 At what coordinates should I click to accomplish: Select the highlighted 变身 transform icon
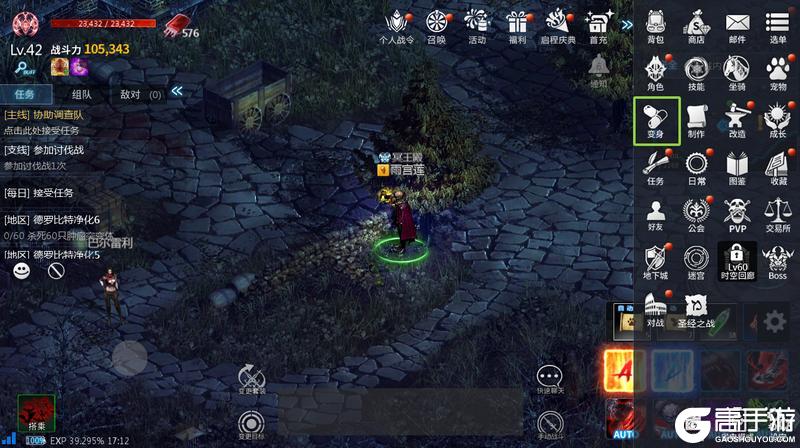pos(656,120)
